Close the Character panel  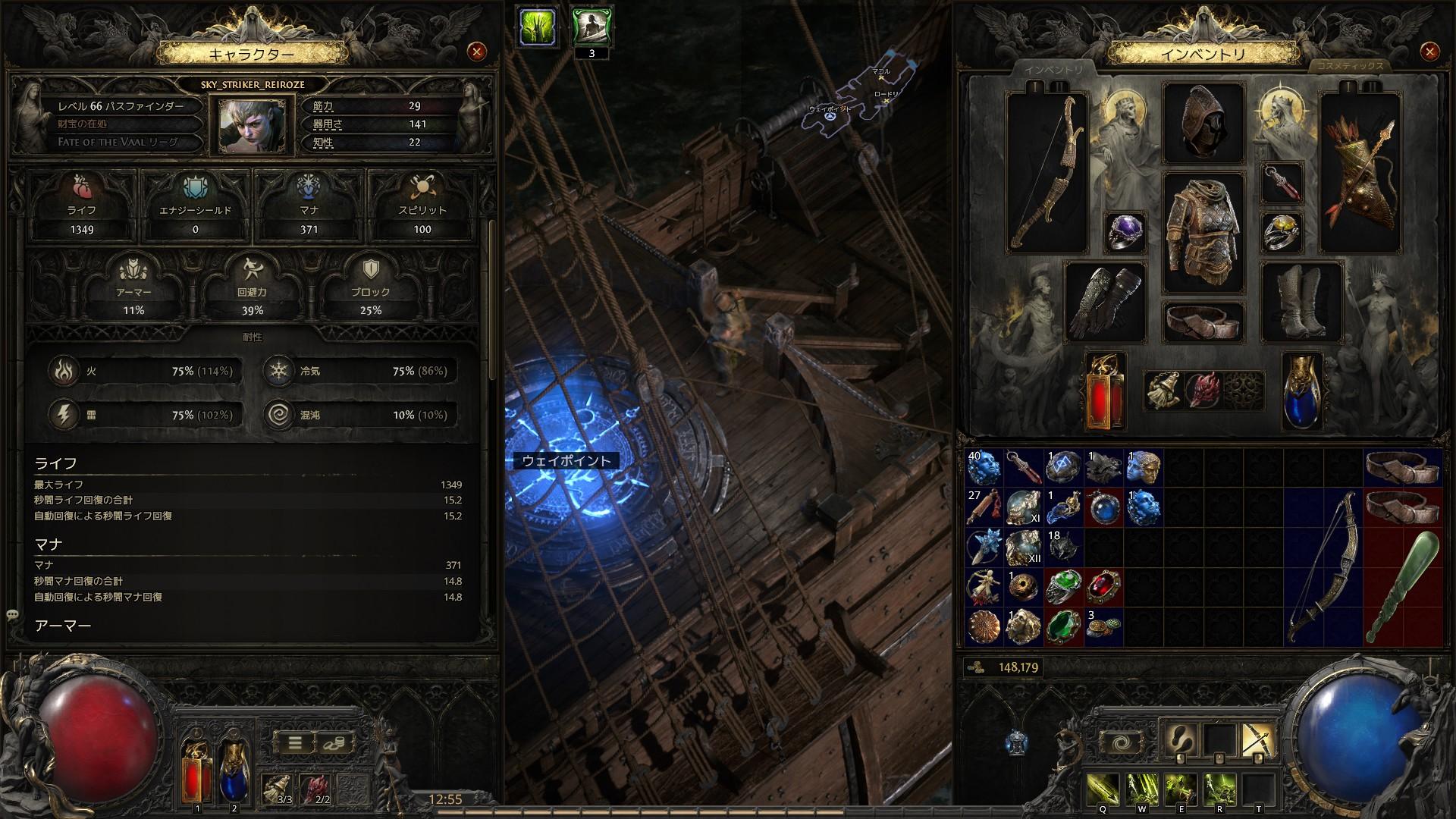point(476,52)
